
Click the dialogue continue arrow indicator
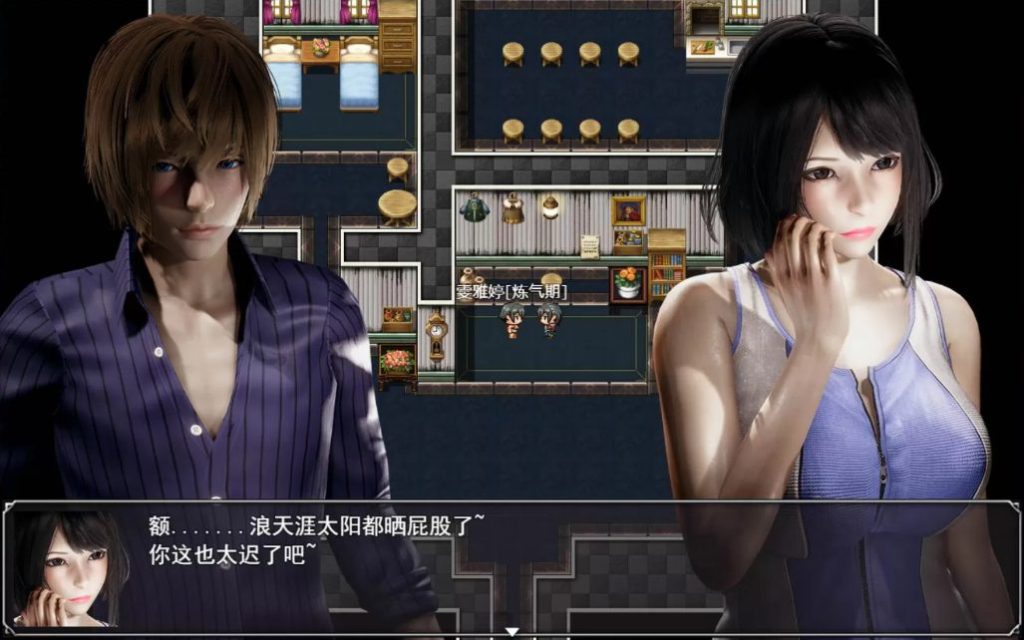point(512,632)
